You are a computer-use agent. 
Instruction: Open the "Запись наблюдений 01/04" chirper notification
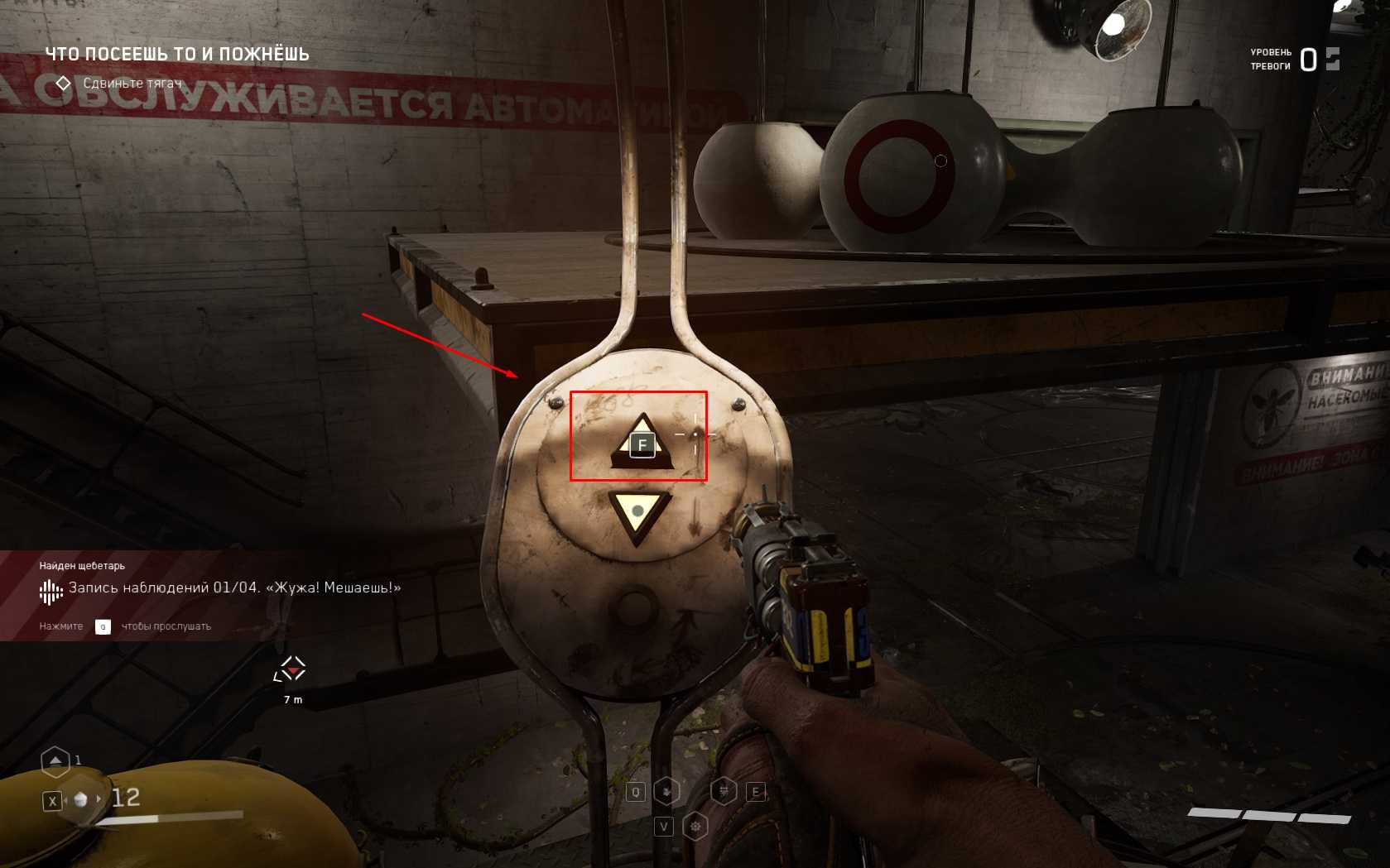pos(234,588)
